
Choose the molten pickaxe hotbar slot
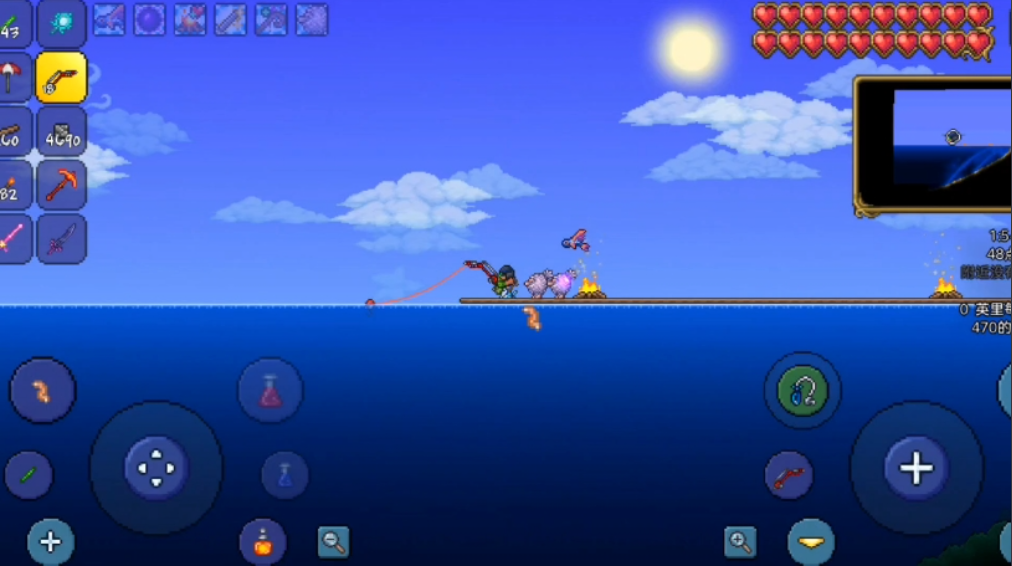coord(61,185)
